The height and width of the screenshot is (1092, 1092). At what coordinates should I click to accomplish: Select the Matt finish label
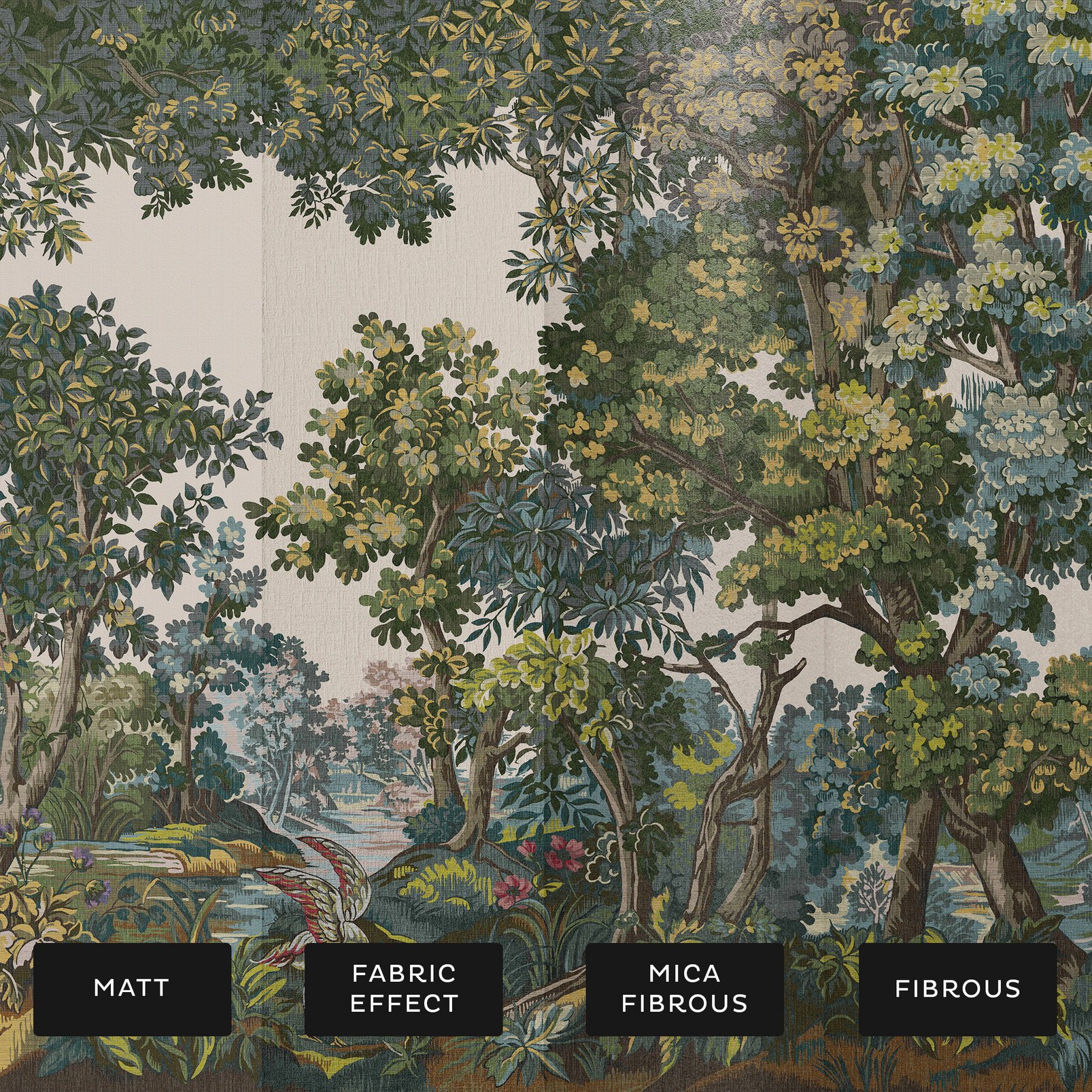pyautogui.click(x=132, y=989)
